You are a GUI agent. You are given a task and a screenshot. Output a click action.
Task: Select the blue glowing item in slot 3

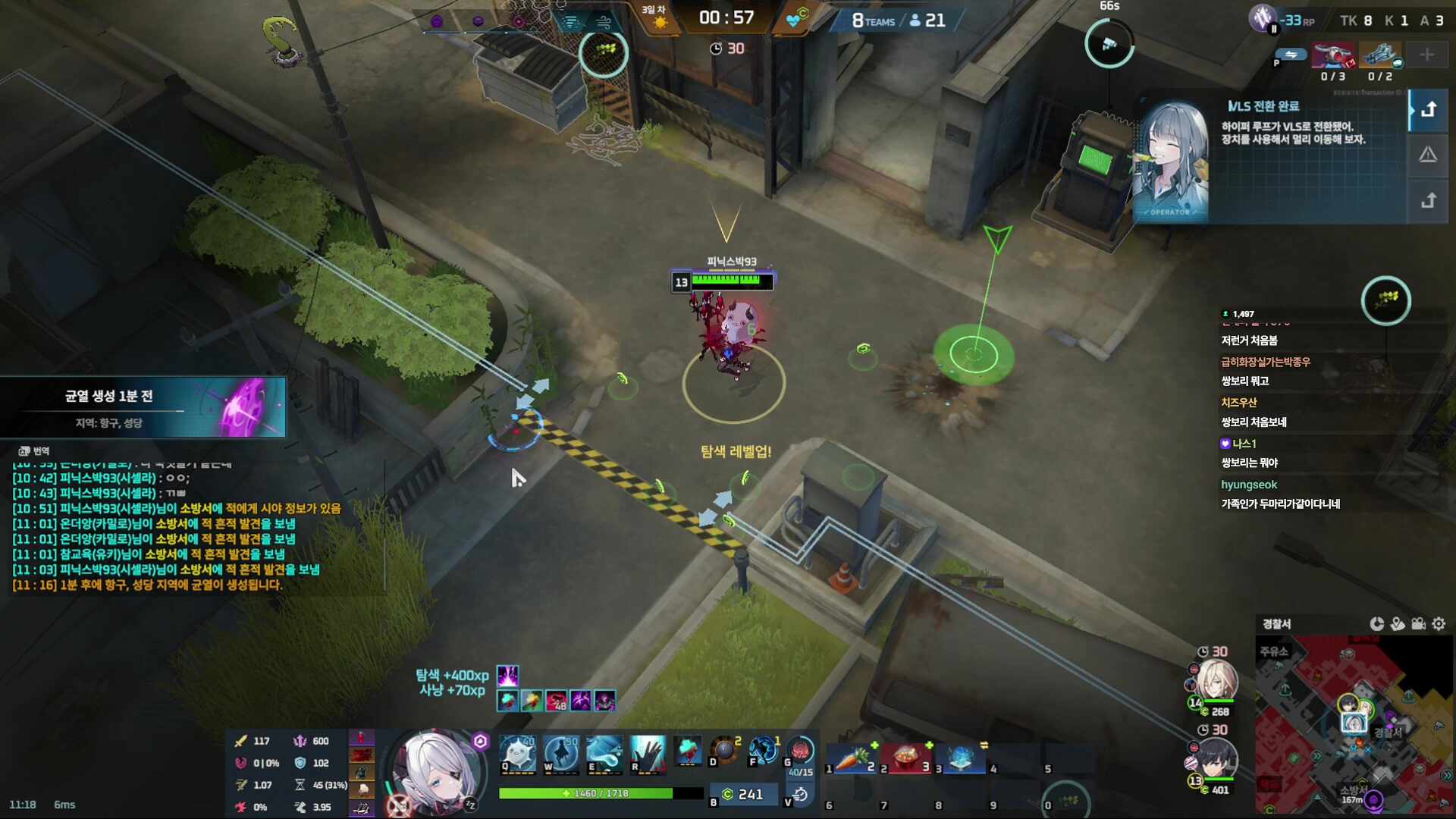(961, 758)
